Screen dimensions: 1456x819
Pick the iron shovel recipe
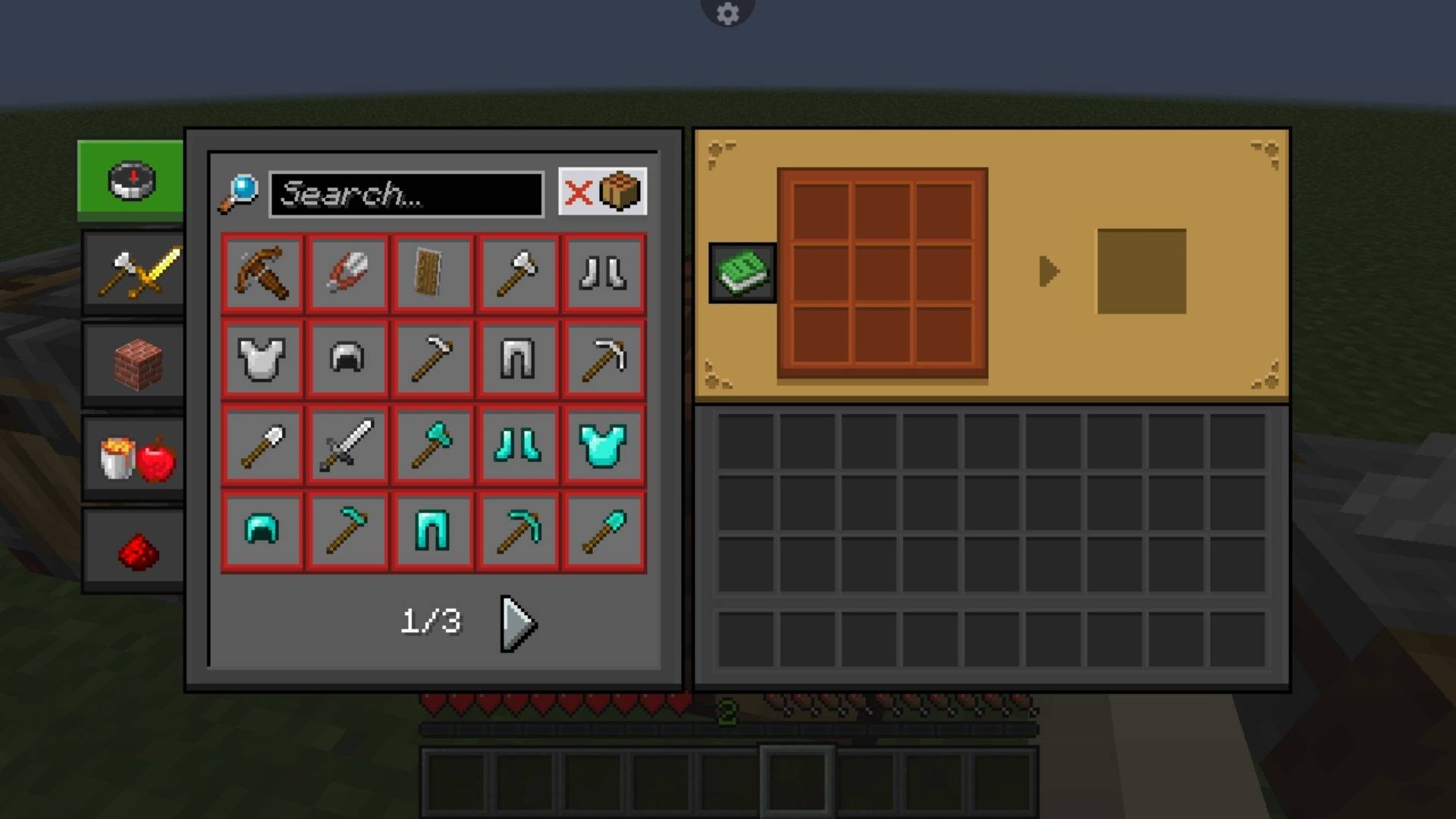click(x=262, y=445)
